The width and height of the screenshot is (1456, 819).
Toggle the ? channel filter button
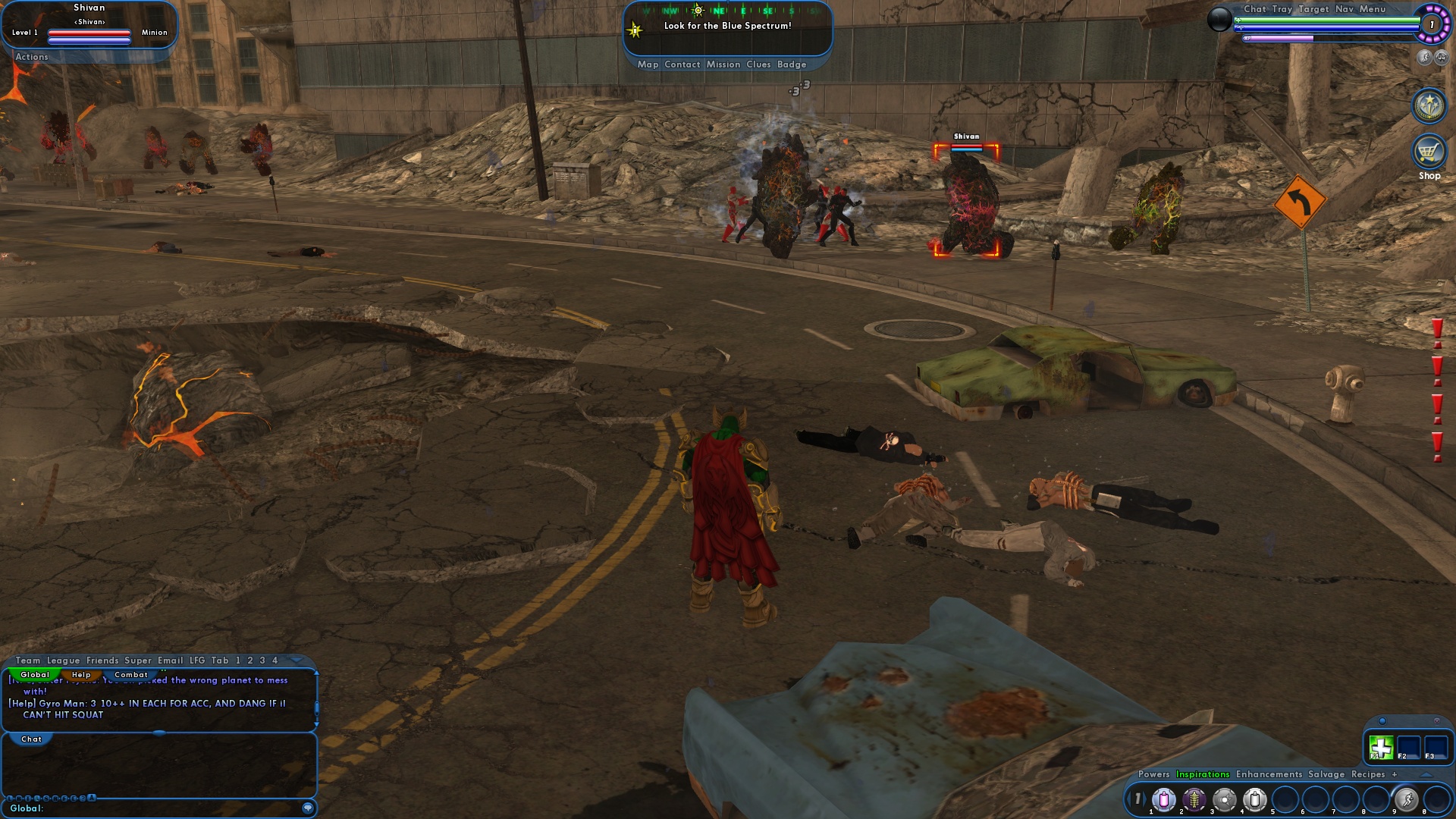81,798
